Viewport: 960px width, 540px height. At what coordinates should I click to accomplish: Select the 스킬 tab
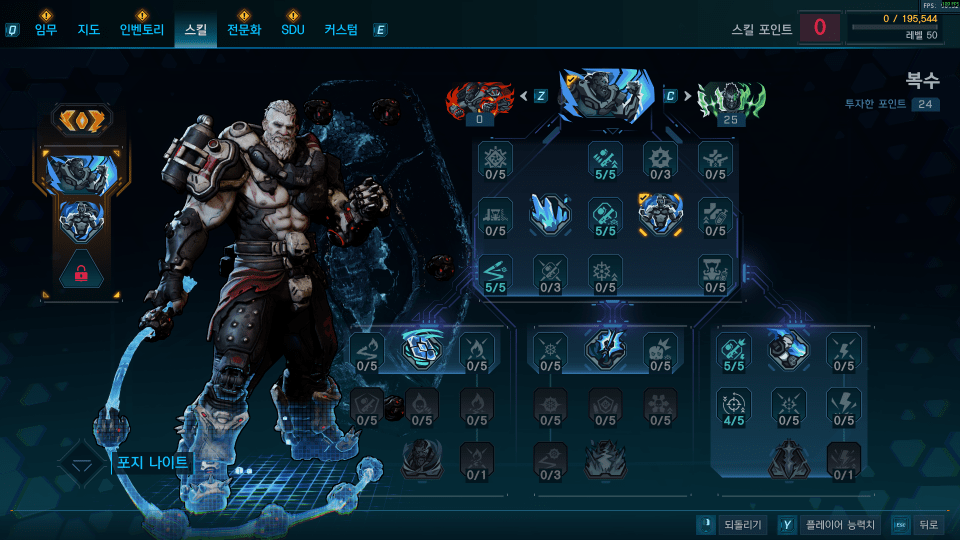tap(195, 30)
